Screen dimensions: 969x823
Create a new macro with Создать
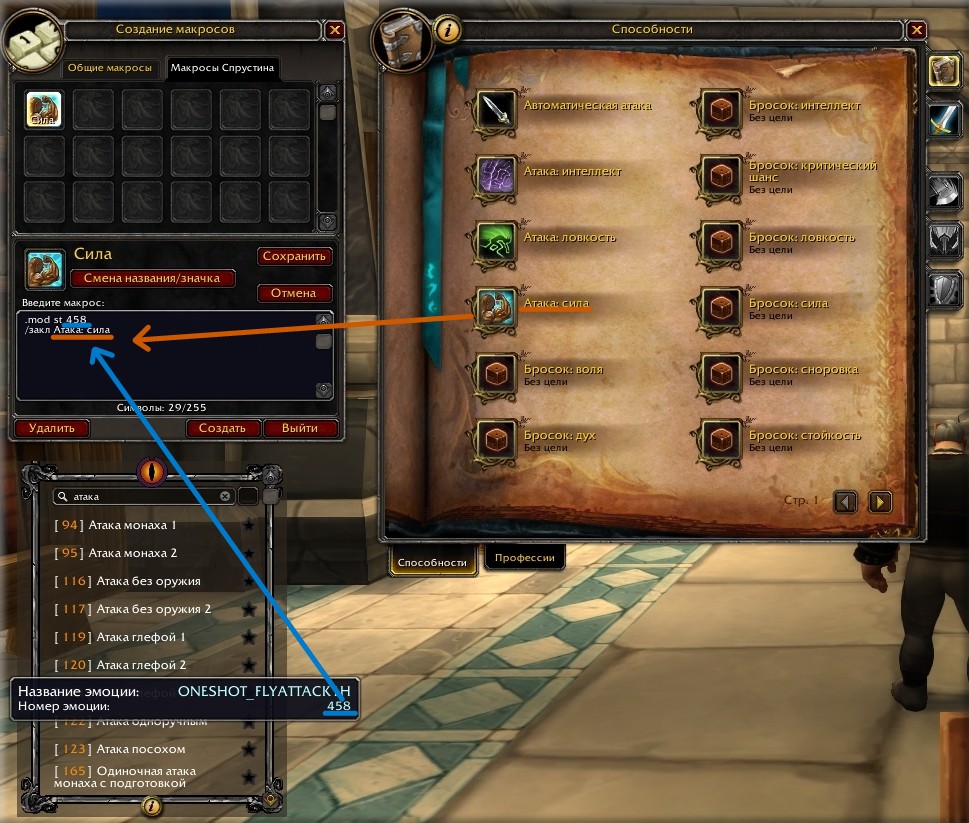tap(222, 428)
